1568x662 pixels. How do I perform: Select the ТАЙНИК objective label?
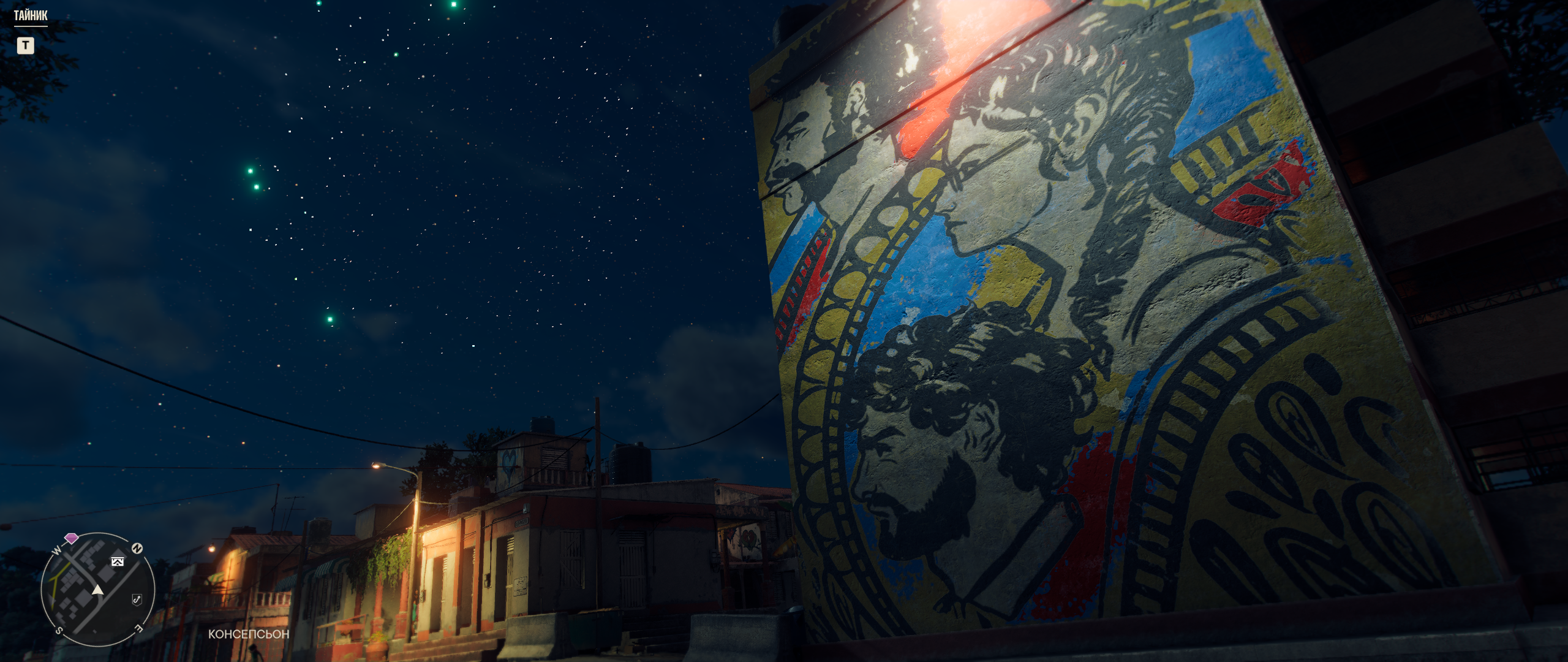[x=31, y=16]
